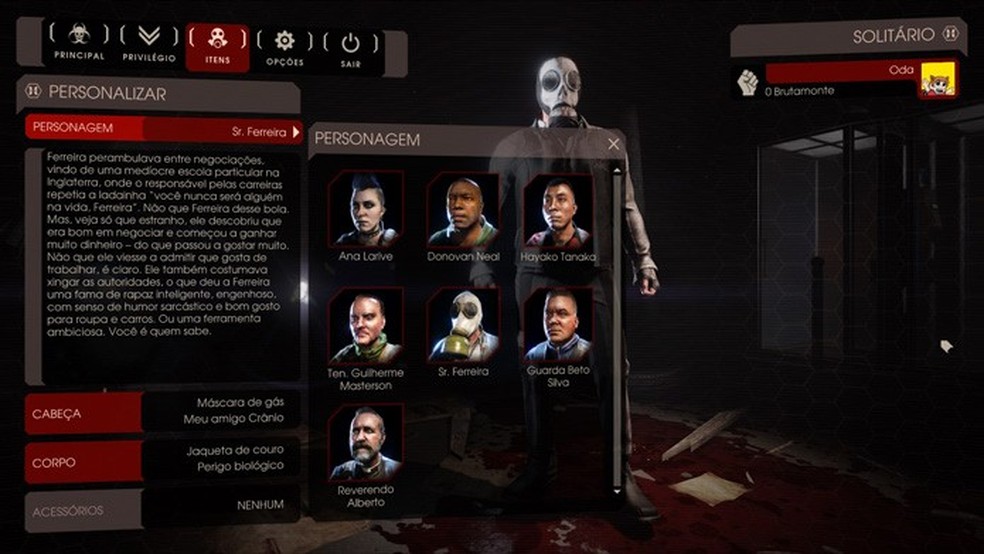Open the Principal tab
The image size is (984, 554).
pyautogui.click(x=79, y=44)
